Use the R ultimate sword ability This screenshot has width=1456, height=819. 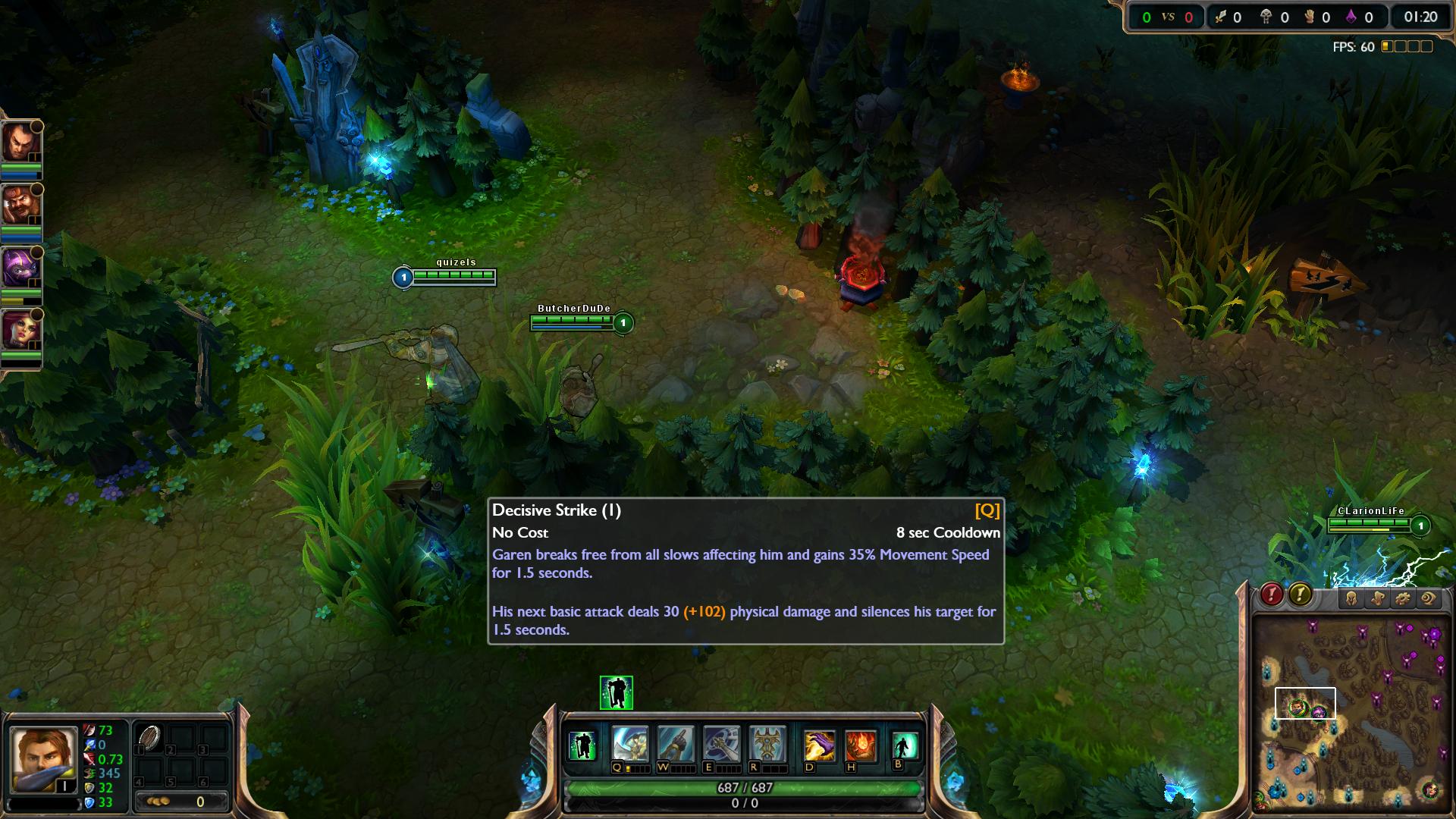[x=767, y=745]
